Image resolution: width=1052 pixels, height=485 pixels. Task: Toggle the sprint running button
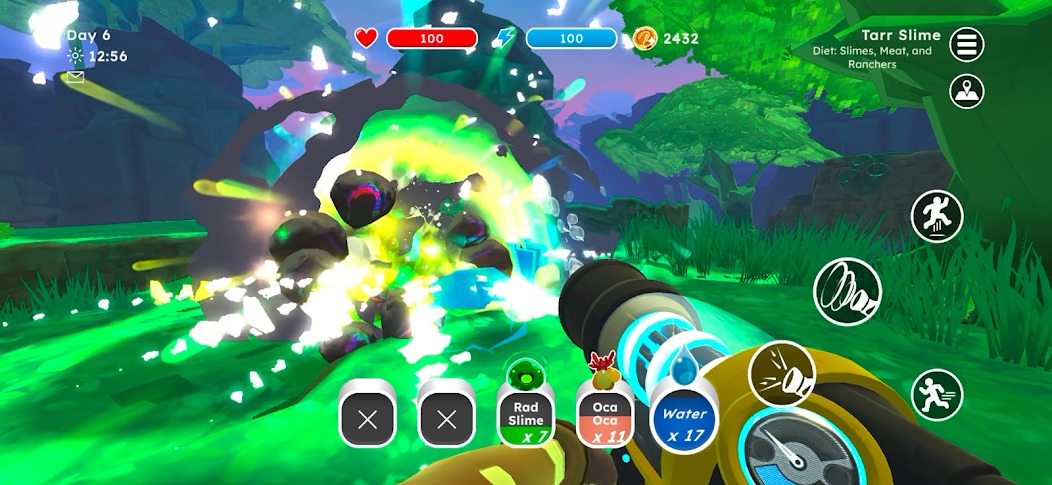pos(936,395)
